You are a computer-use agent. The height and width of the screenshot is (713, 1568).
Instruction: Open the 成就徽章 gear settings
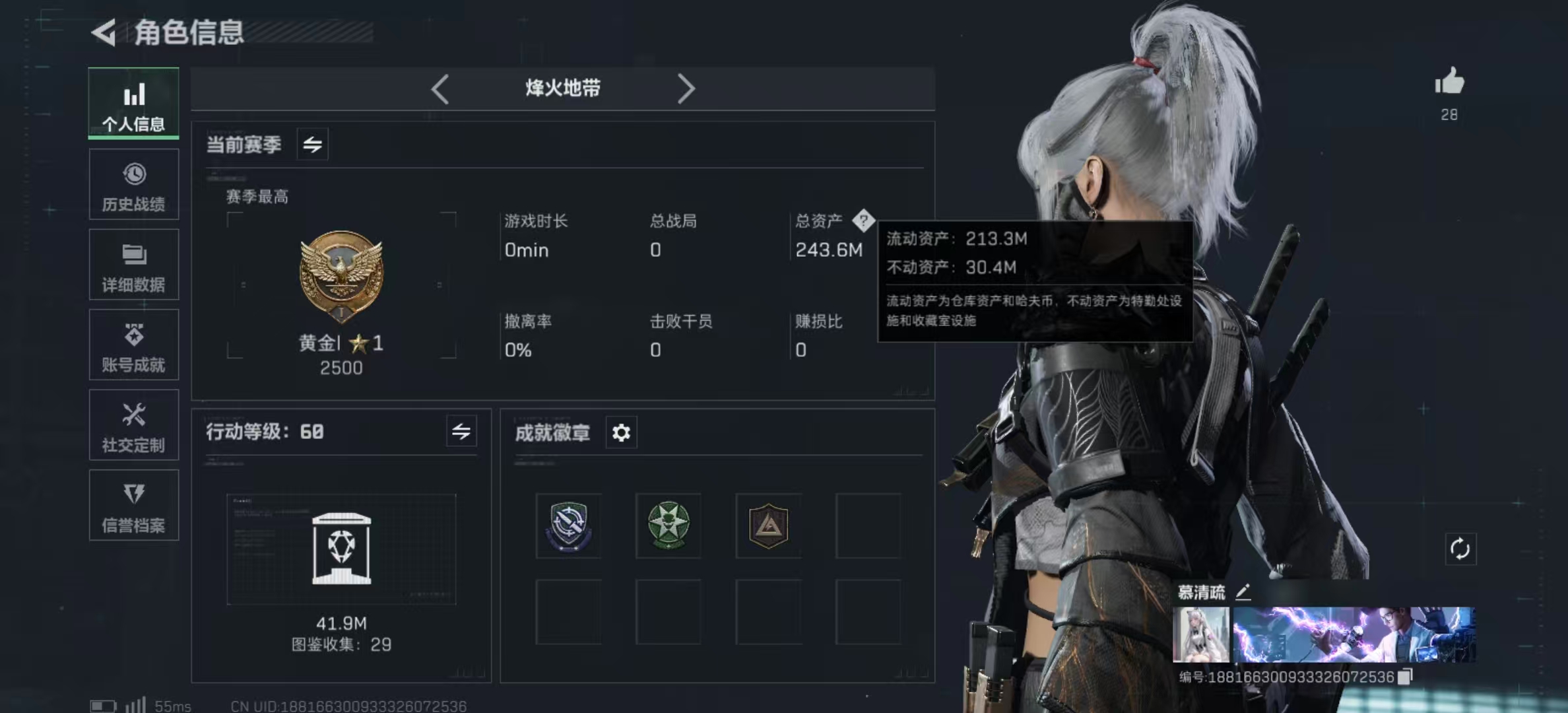(621, 433)
